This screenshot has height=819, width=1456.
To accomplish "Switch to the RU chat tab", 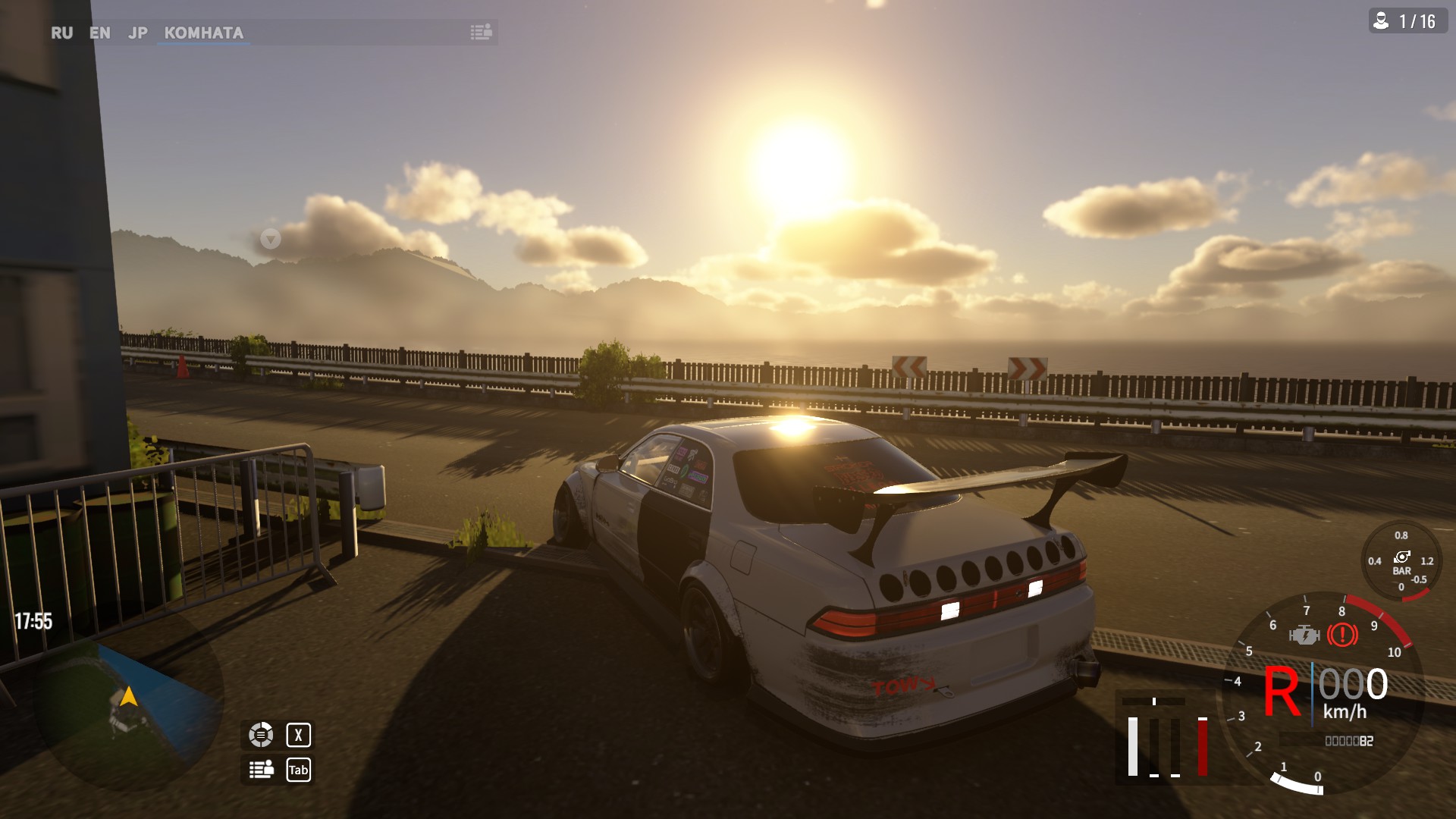I will coord(61,33).
